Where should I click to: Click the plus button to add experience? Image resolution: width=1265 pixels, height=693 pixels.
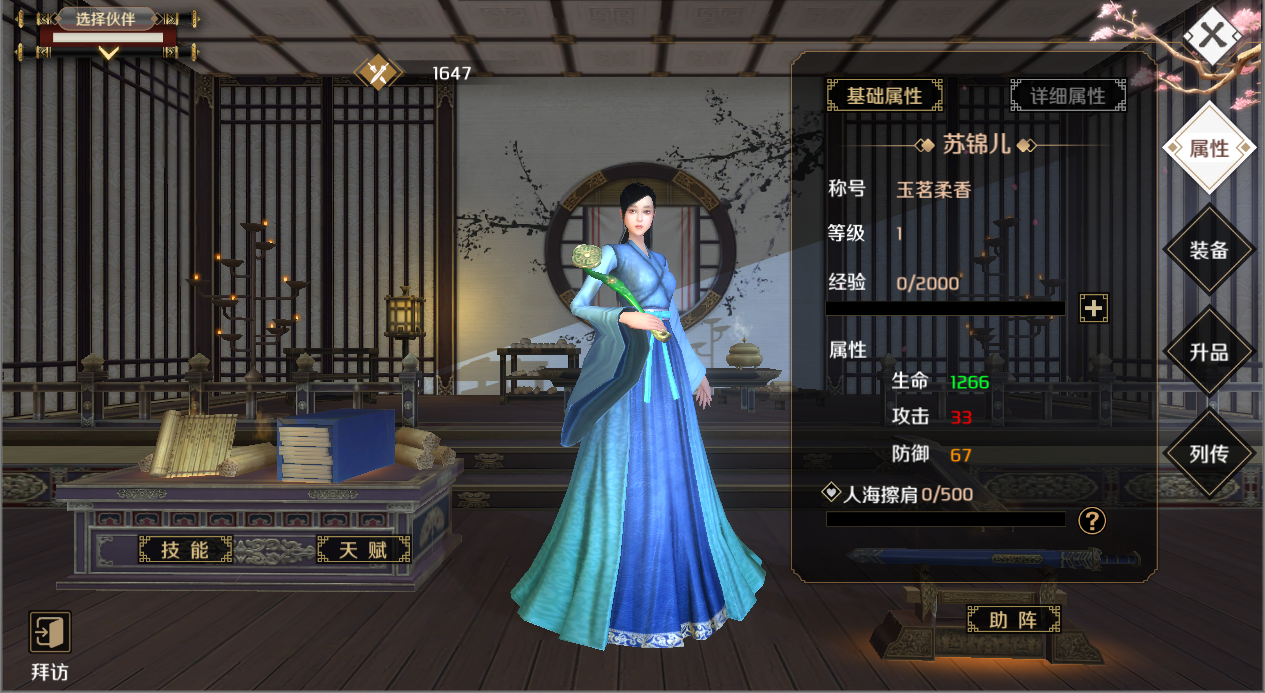[x=1093, y=308]
